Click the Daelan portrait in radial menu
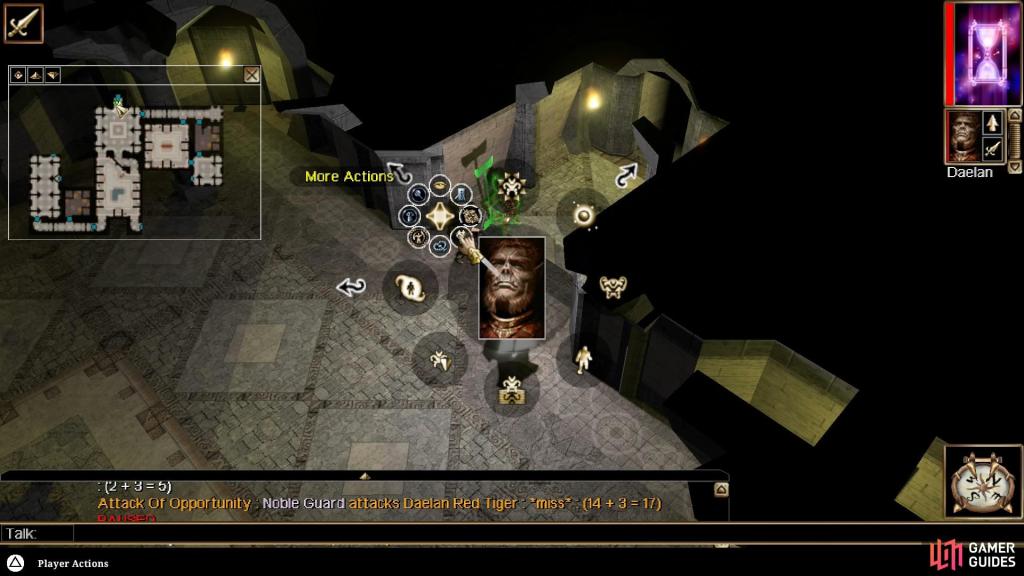This screenshot has height=576, width=1024. (511, 287)
